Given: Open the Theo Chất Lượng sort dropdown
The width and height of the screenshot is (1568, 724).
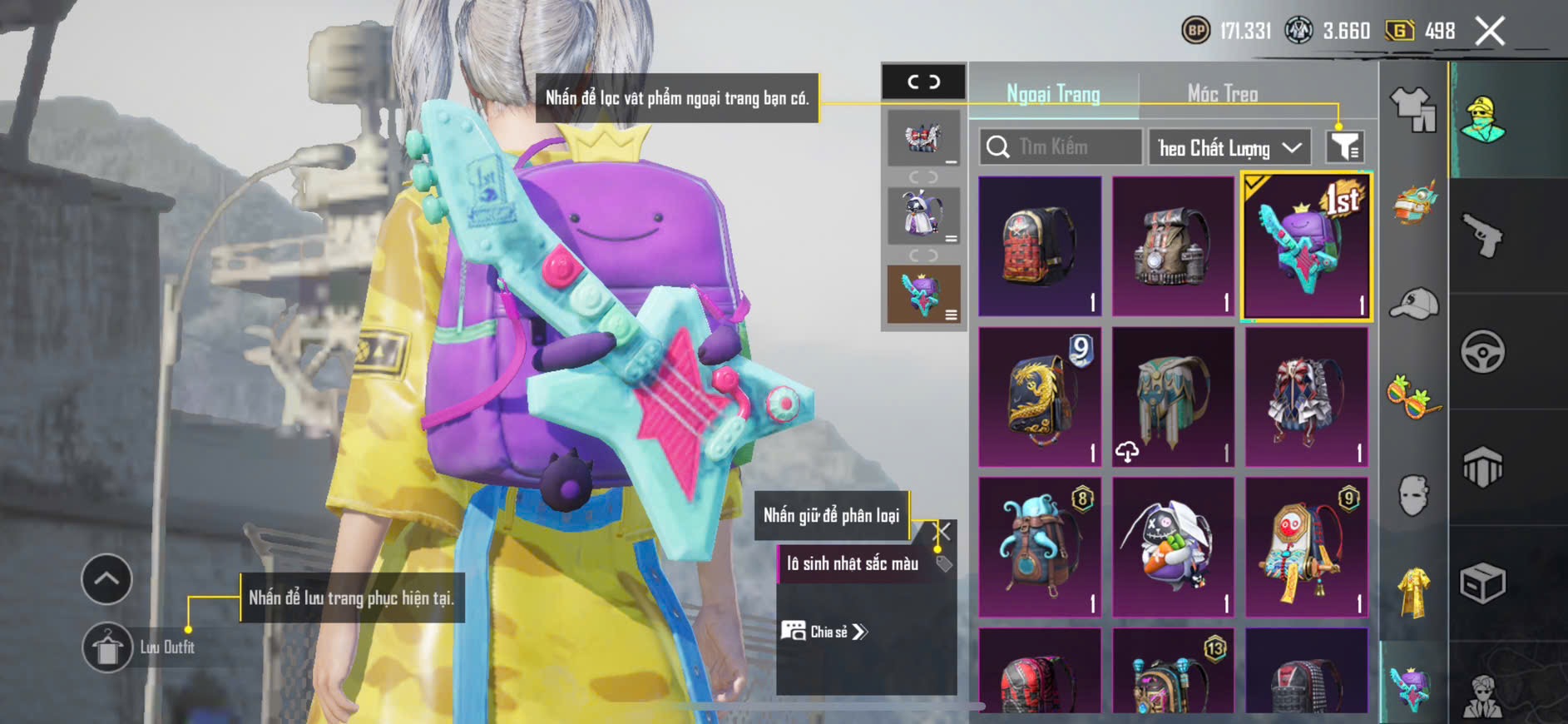Looking at the screenshot, I should (x=1229, y=148).
